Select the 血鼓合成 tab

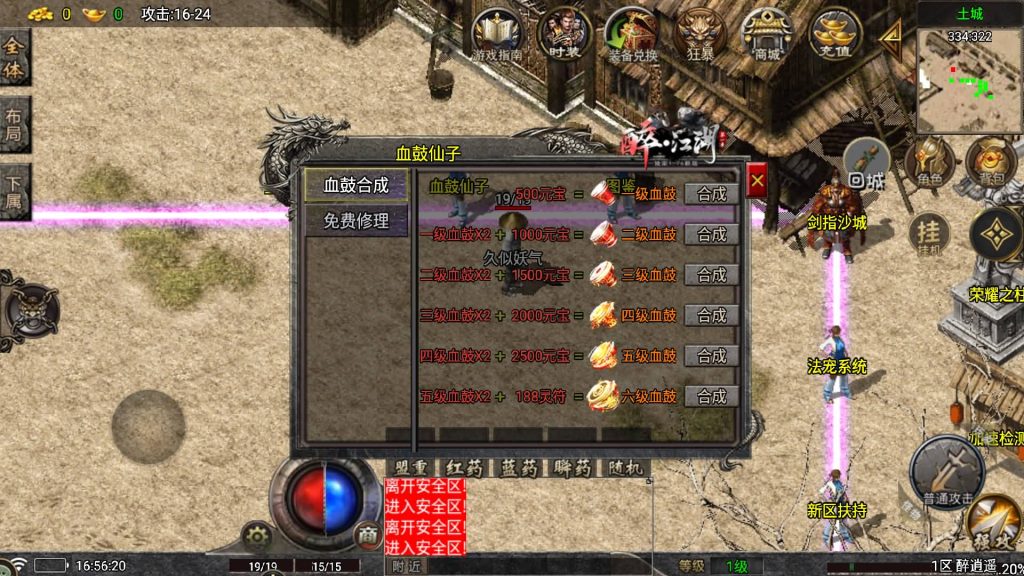point(356,186)
